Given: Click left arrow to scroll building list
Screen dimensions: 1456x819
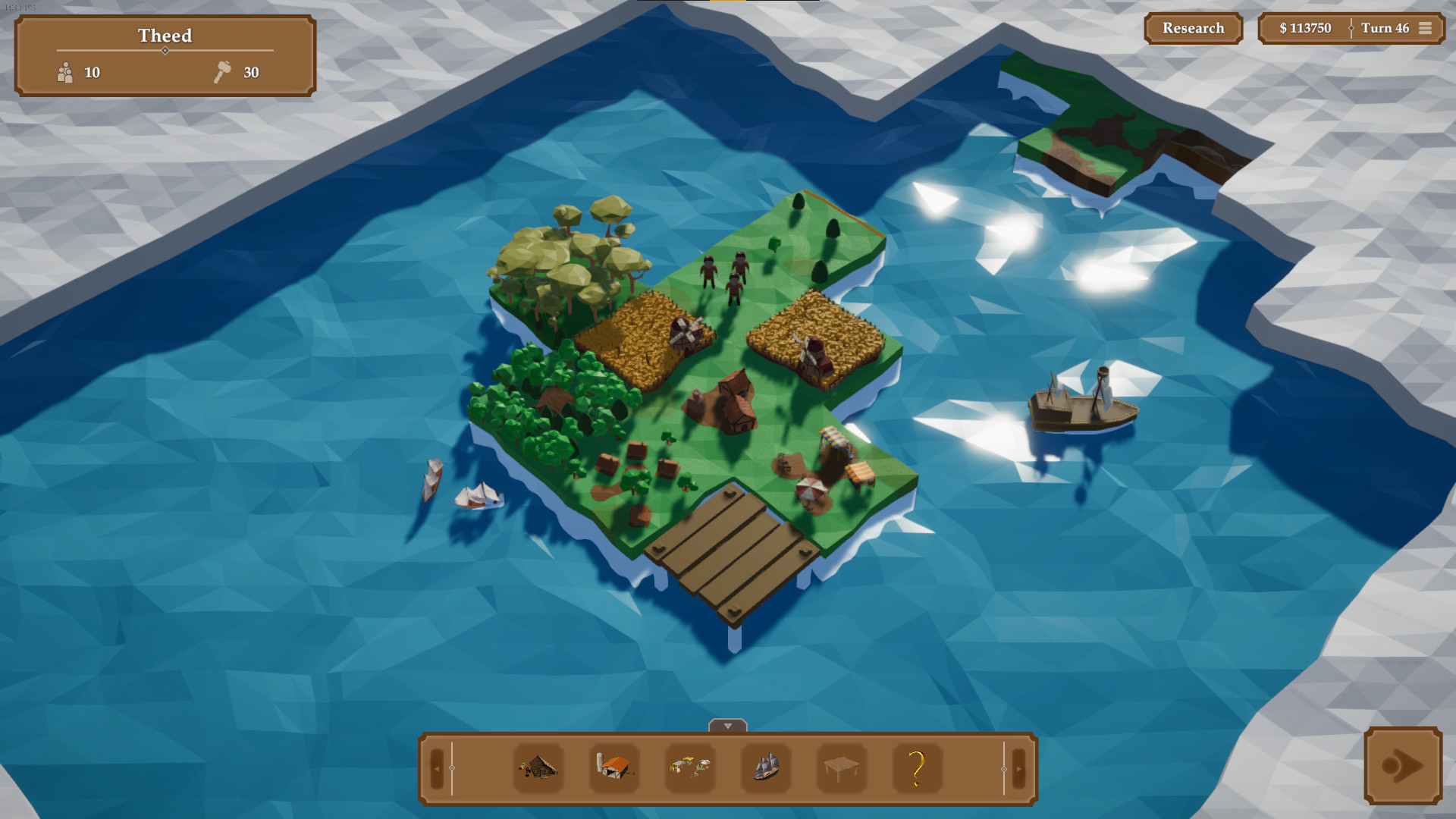Looking at the screenshot, I should 438,768.
